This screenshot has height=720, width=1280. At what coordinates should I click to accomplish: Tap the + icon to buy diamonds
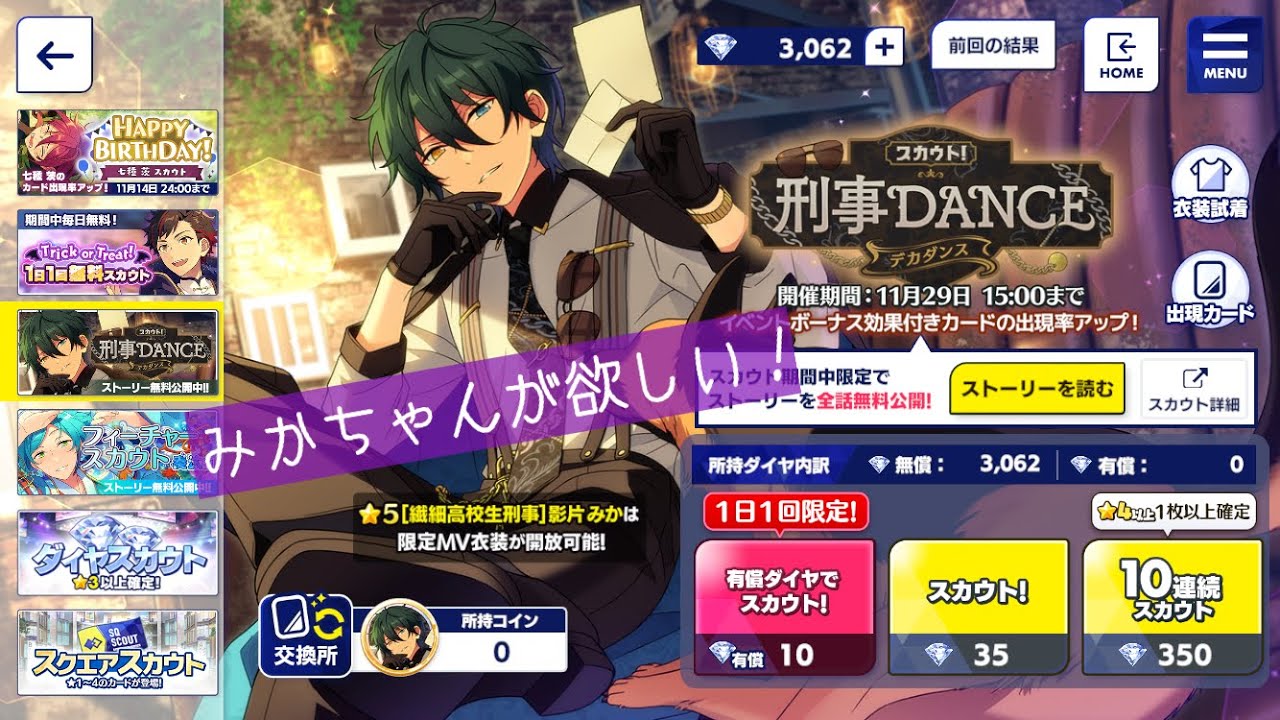click(x=884, y=47)
